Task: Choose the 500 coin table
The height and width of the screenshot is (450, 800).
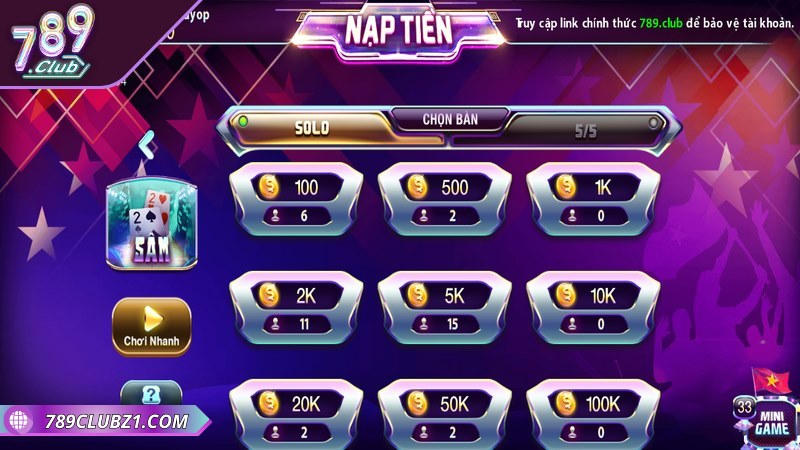Action: tap(443, 198)
